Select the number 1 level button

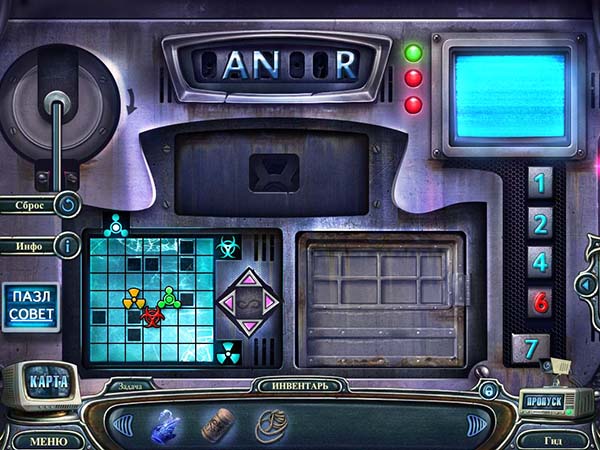pyautogui.click(x=540, y=183)
